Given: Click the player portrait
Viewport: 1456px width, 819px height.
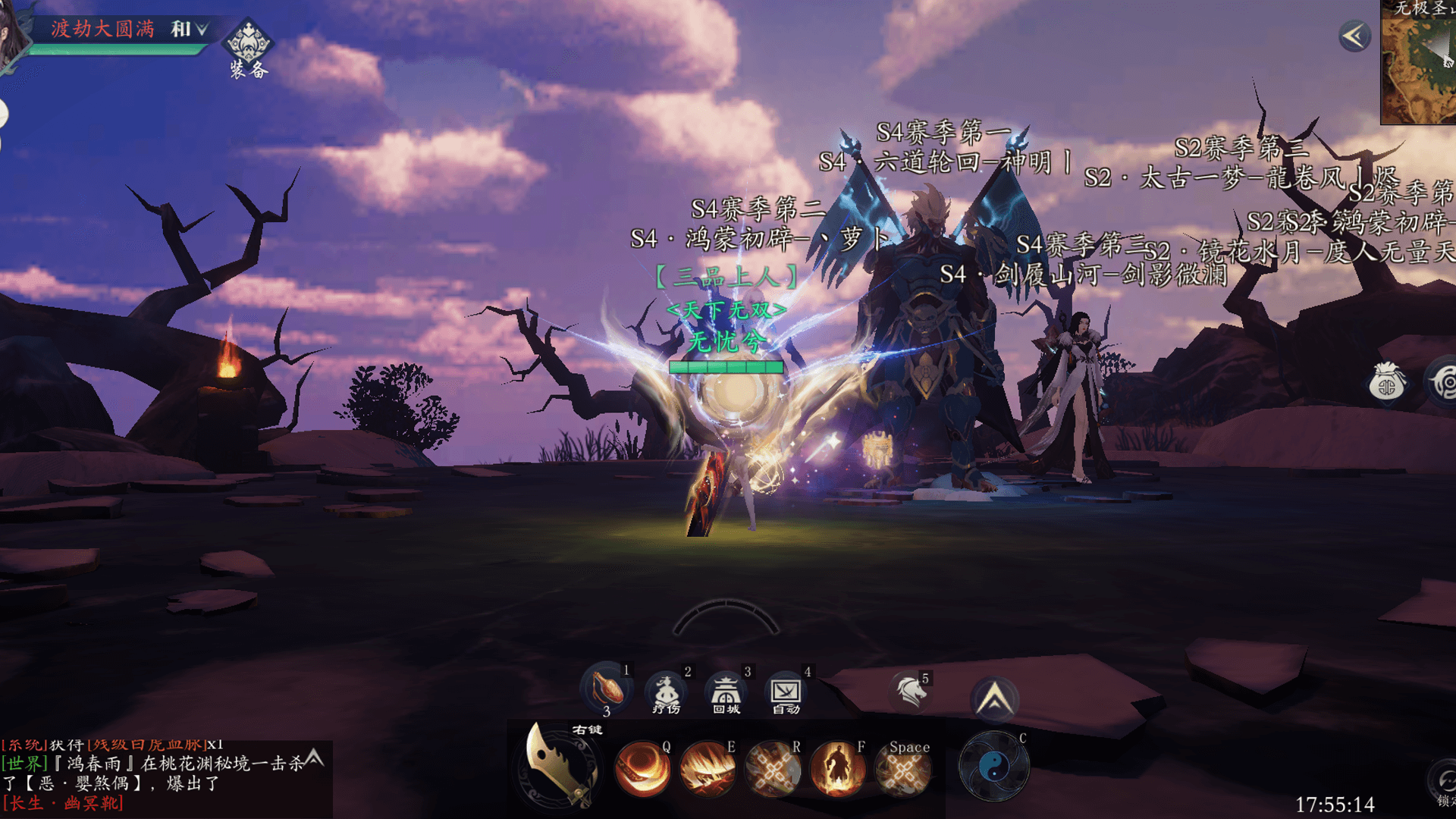Looking at the screenshot, I should point(11,34).
